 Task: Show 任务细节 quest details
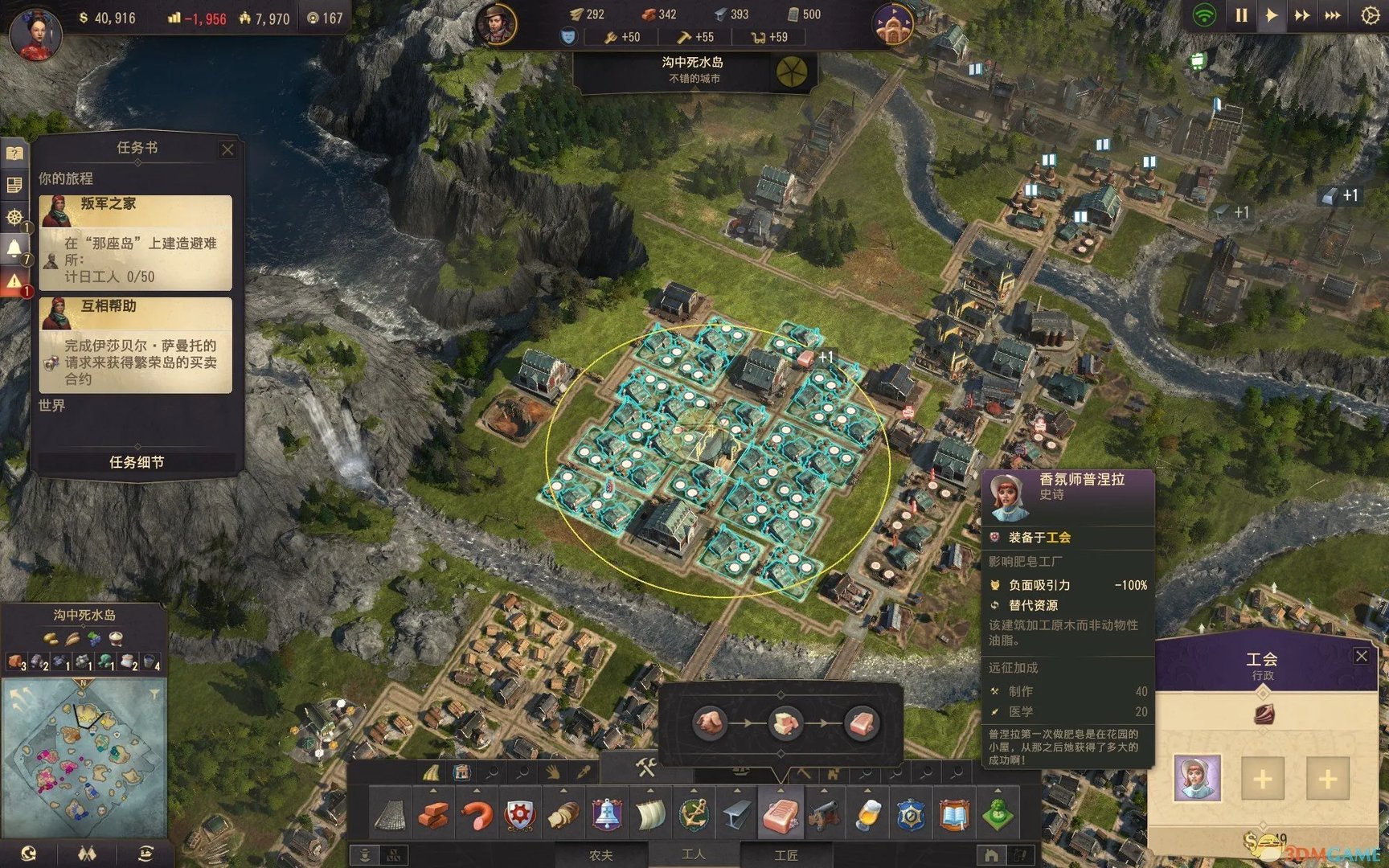coord(137,462)
